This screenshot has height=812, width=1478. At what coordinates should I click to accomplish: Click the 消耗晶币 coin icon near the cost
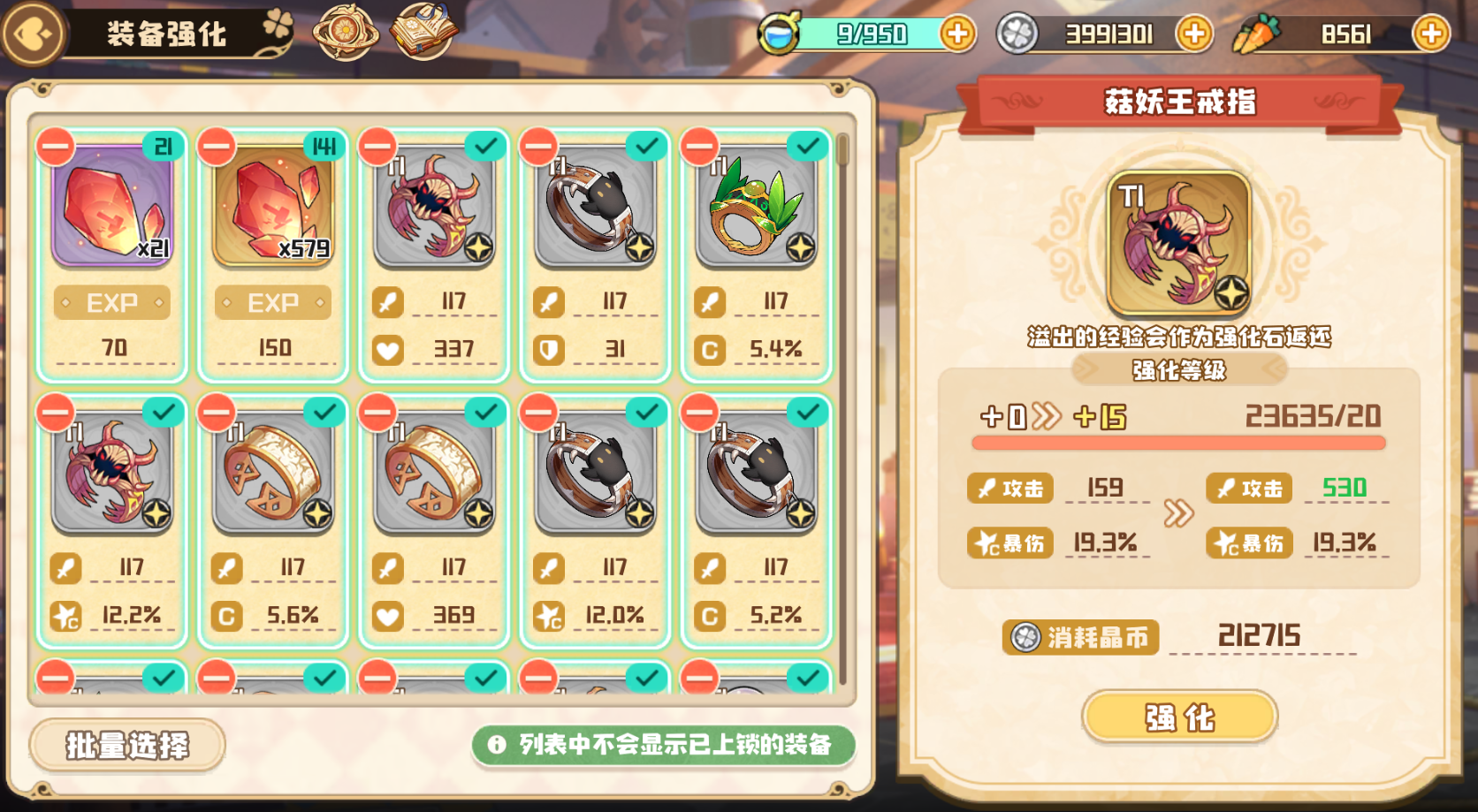tap(1028, 636)
